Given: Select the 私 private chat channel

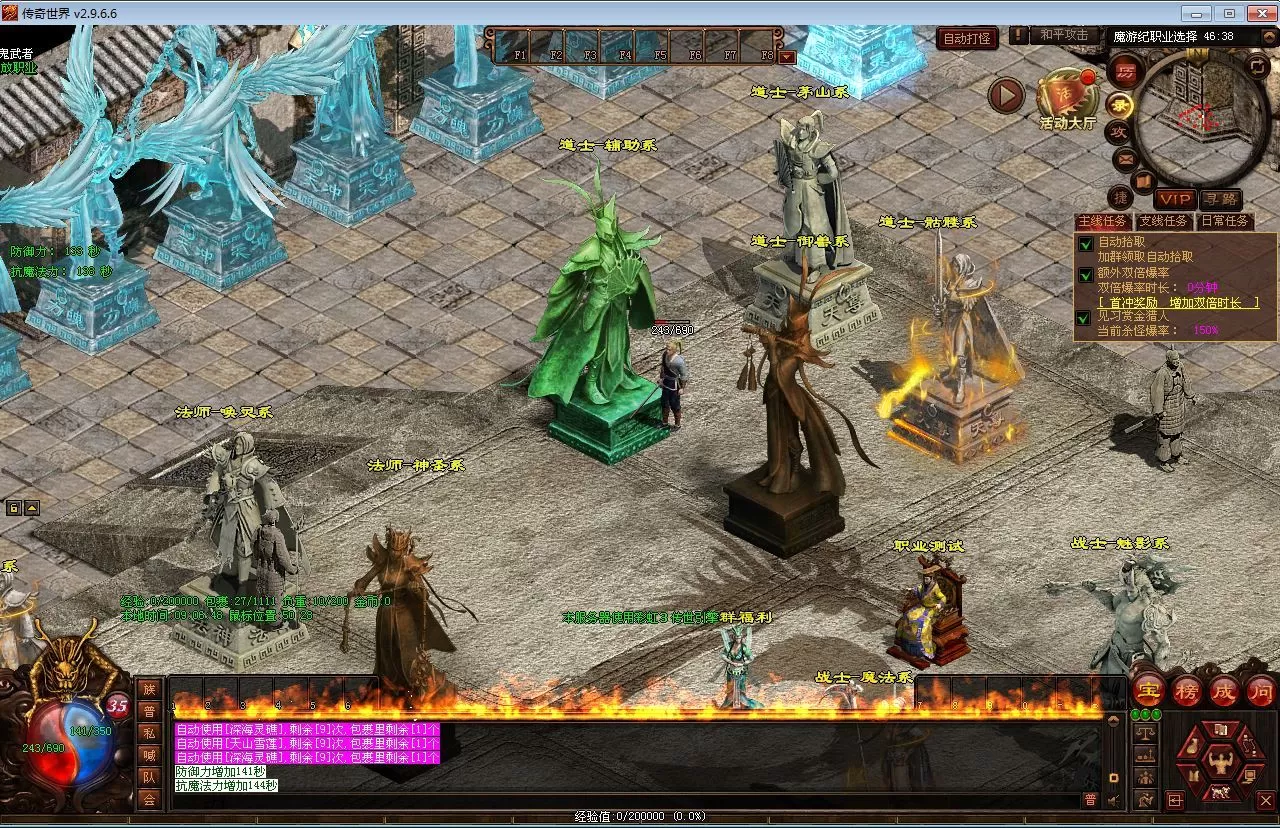Looking at the screenshot, I should [x=149, y=731].
